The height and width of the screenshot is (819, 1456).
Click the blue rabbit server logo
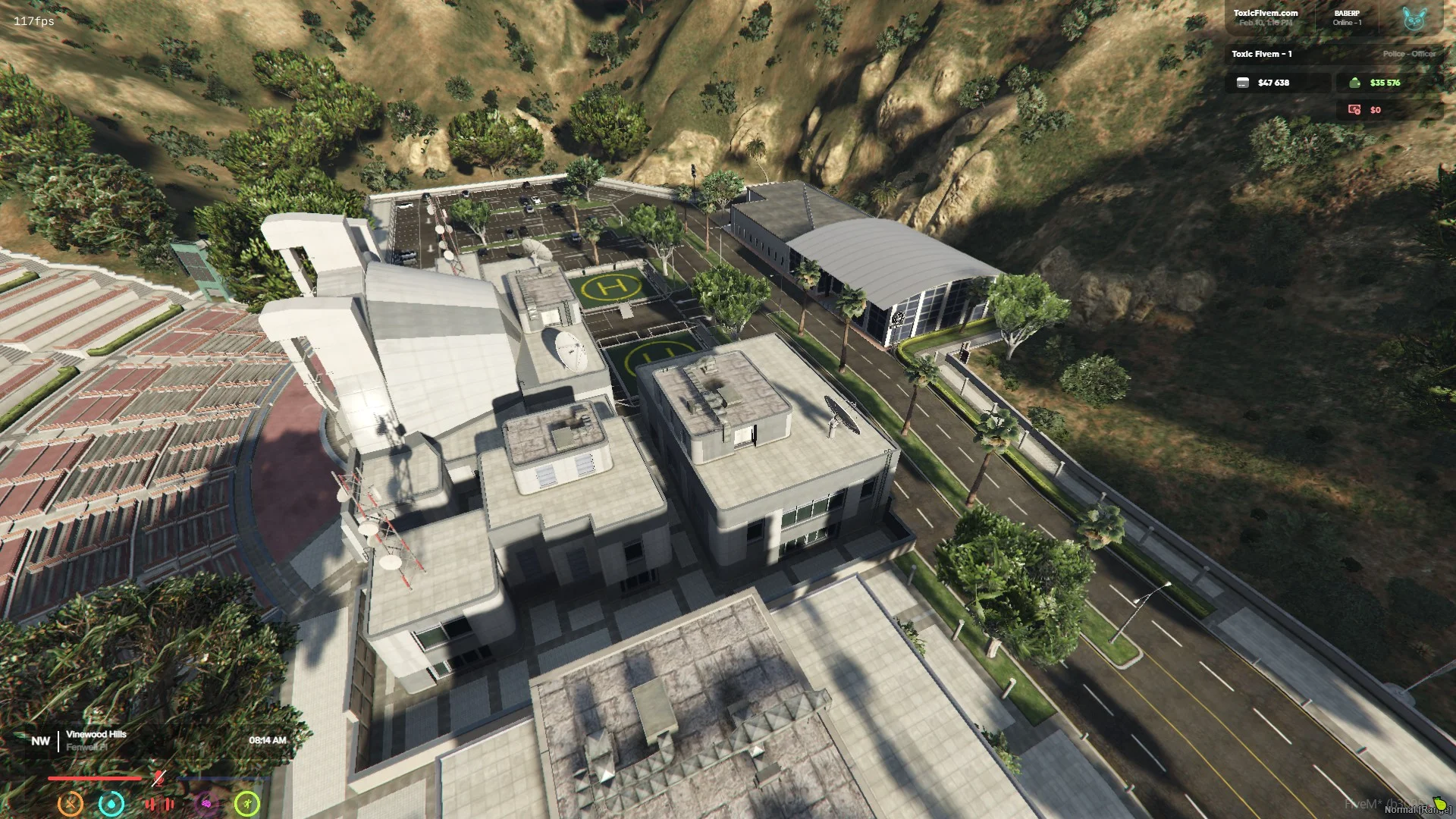coord(1414,19)
